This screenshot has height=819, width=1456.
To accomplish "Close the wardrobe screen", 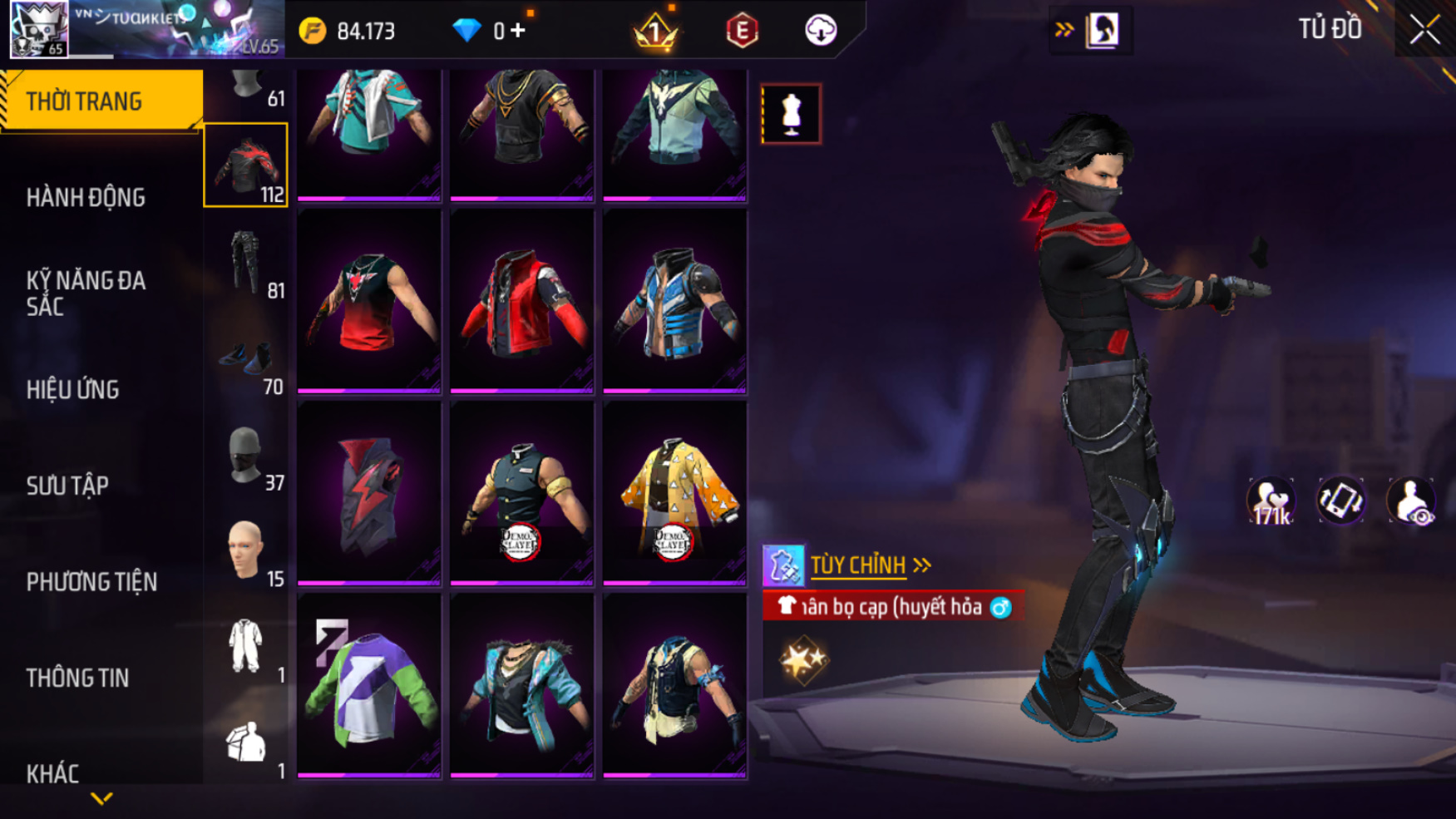I will point(1424,30).
